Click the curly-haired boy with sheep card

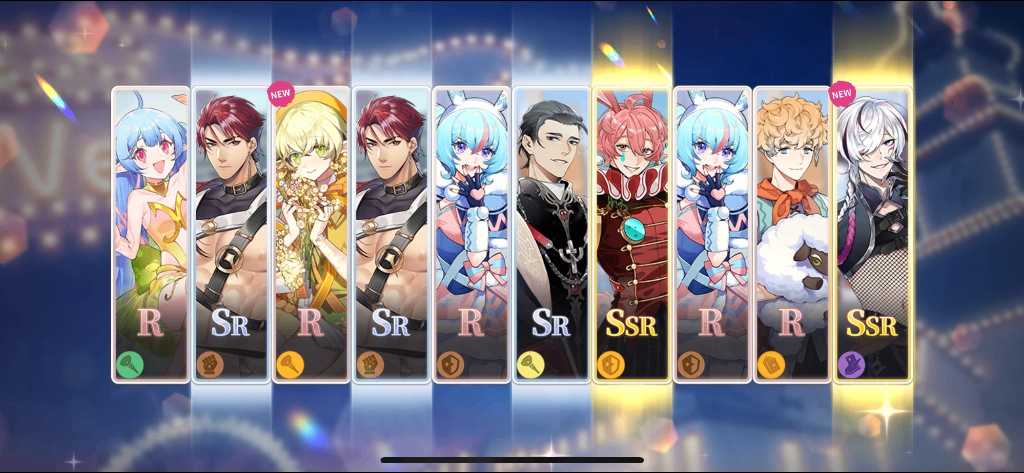[x=791, y=235]
